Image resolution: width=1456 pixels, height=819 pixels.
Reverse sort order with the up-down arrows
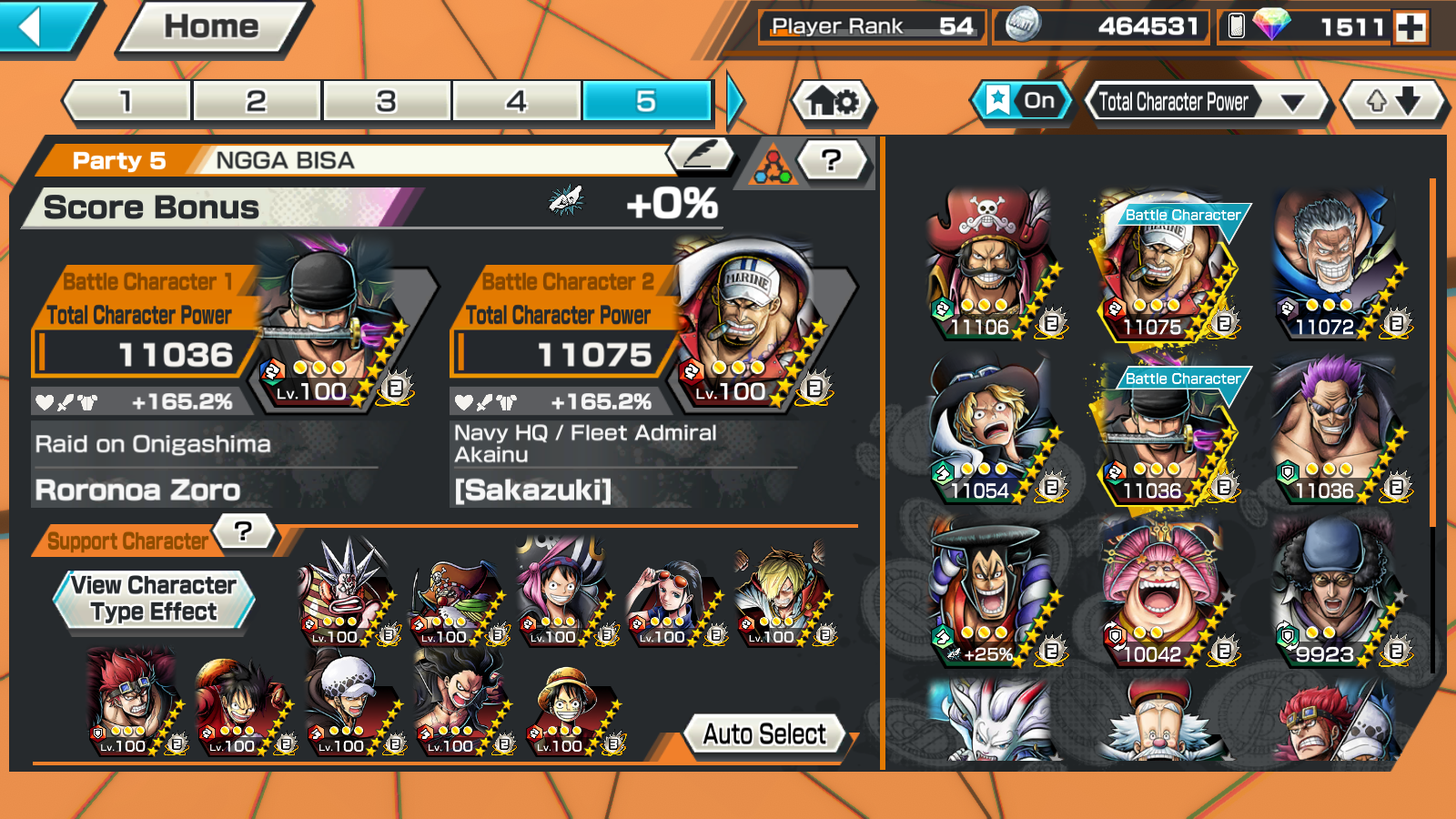point(1393,101)
